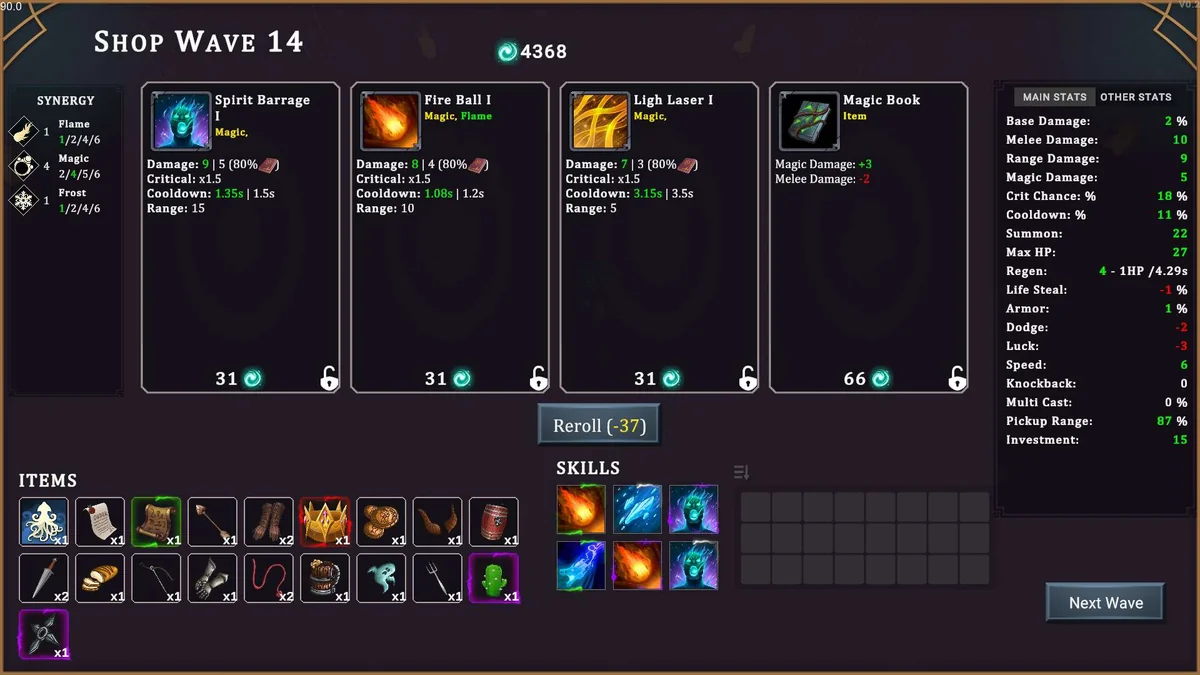This screenshot has width=1200, height=675.
Task: Purchase the Fire Ball I card
Action: pyautogui.click(x=449, y=237)
